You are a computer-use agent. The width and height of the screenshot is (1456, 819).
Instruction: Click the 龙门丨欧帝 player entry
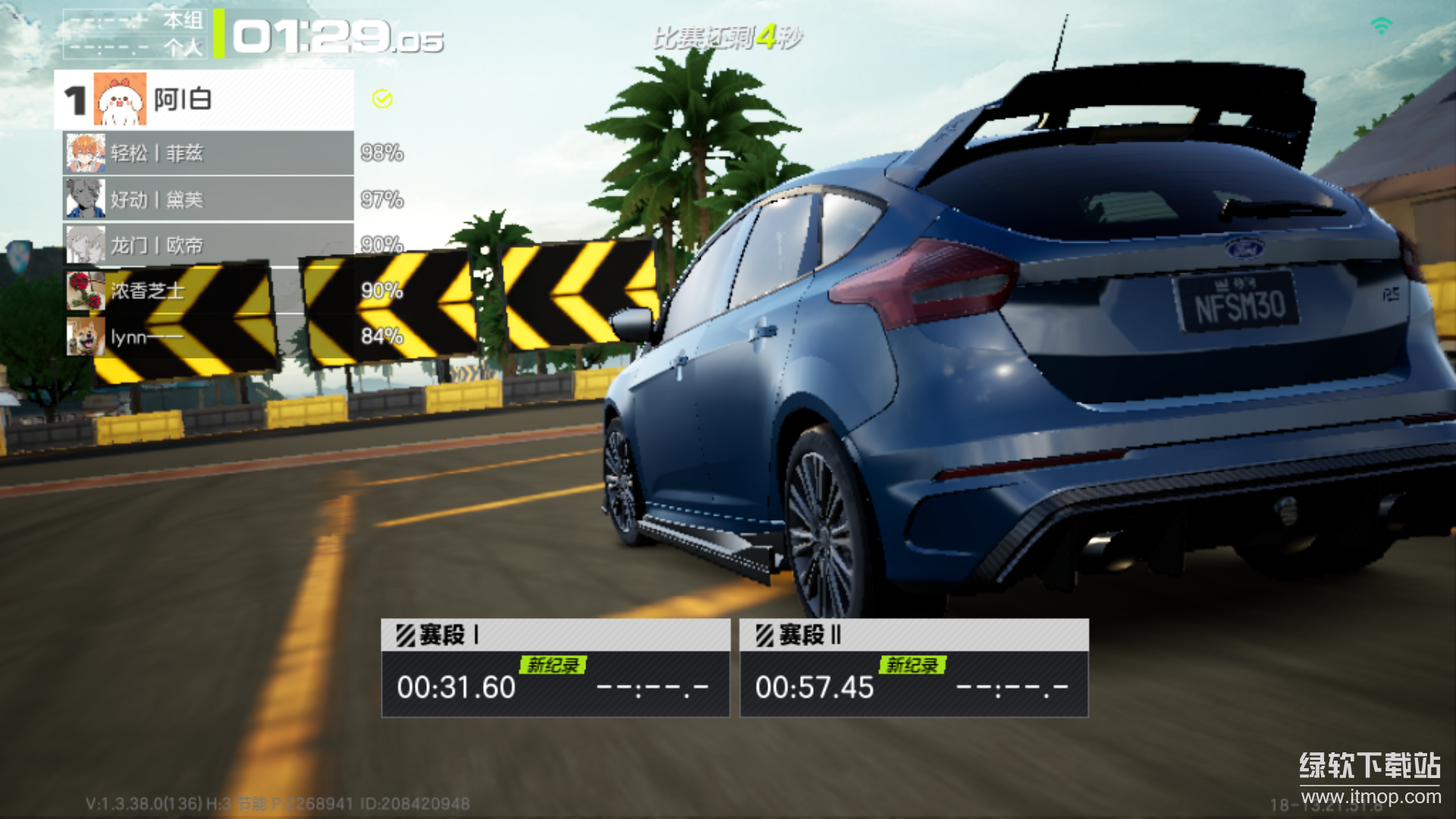coord(209,245)
